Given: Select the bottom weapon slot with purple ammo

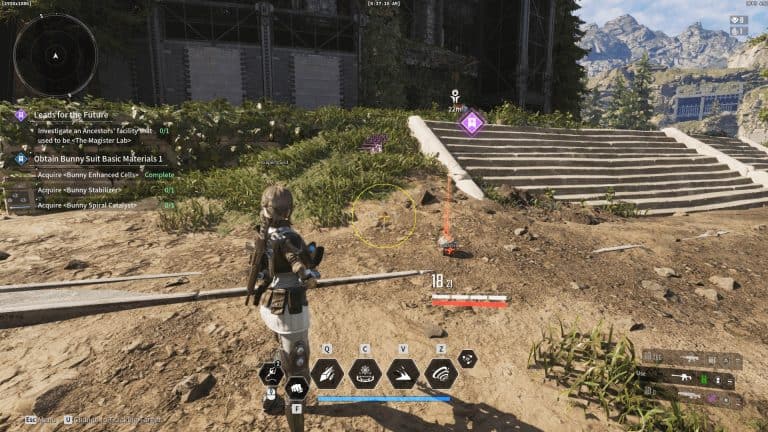Looking at the screenshot, I should click(692, 397).
